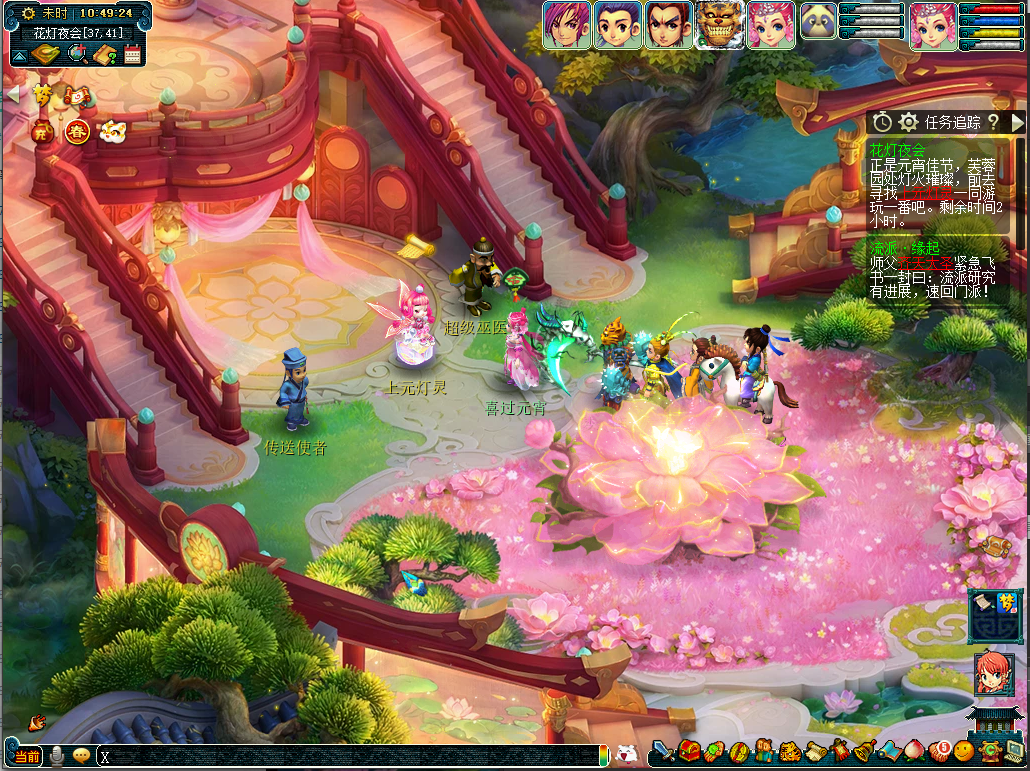Open the red 充 recharge pouch
The width and height of the screenshot is (1030, 771).
pos(42,130)
